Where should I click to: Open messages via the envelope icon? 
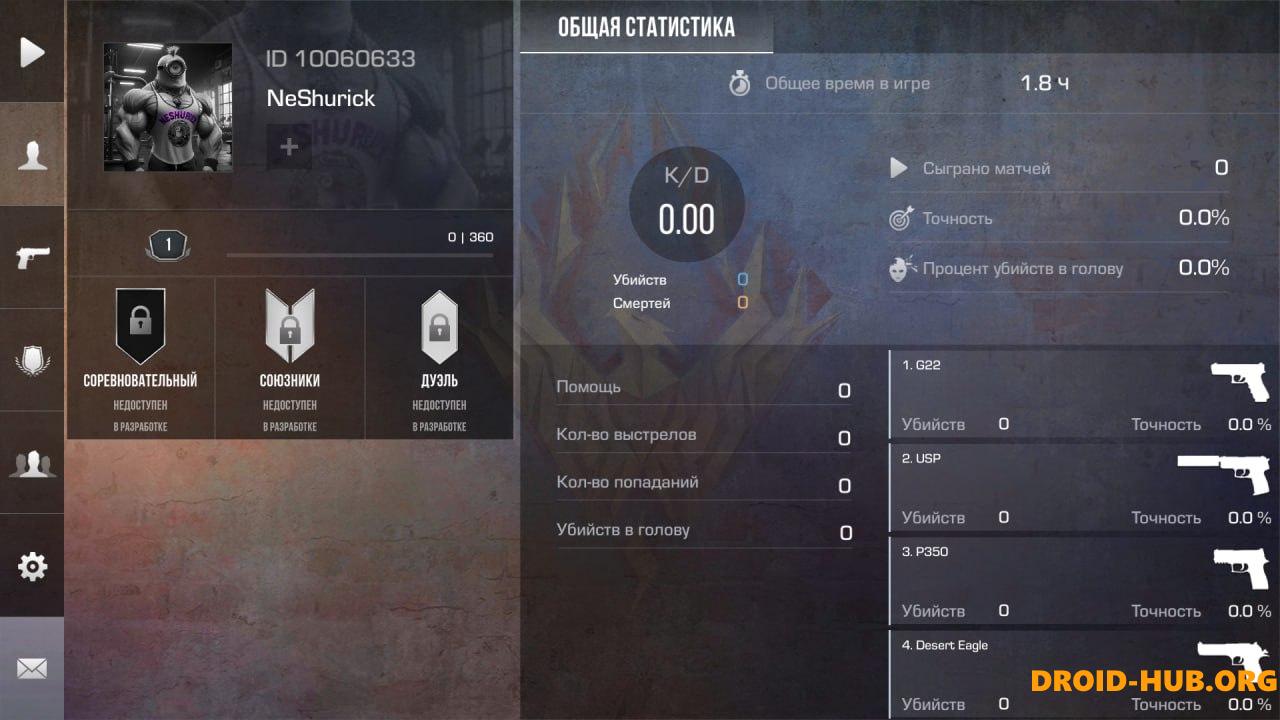pos(31,668)
